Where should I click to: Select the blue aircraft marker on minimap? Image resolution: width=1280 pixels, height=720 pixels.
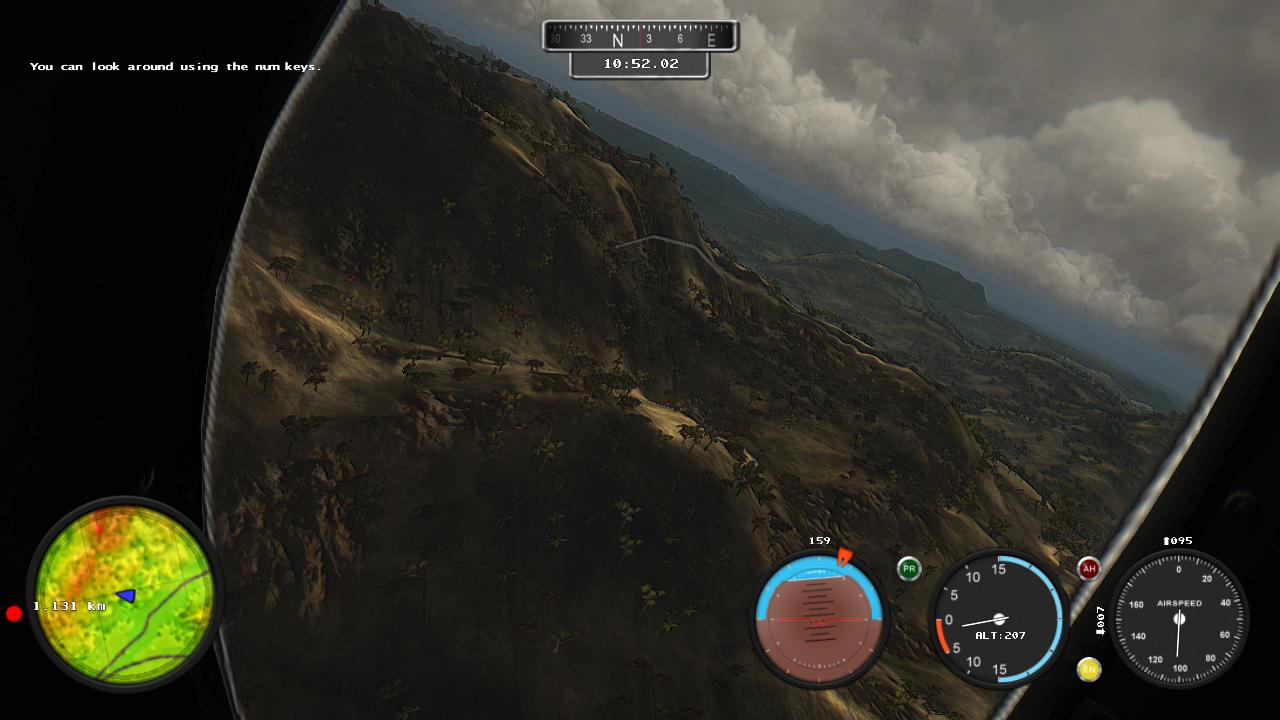(x=126, y=596)
